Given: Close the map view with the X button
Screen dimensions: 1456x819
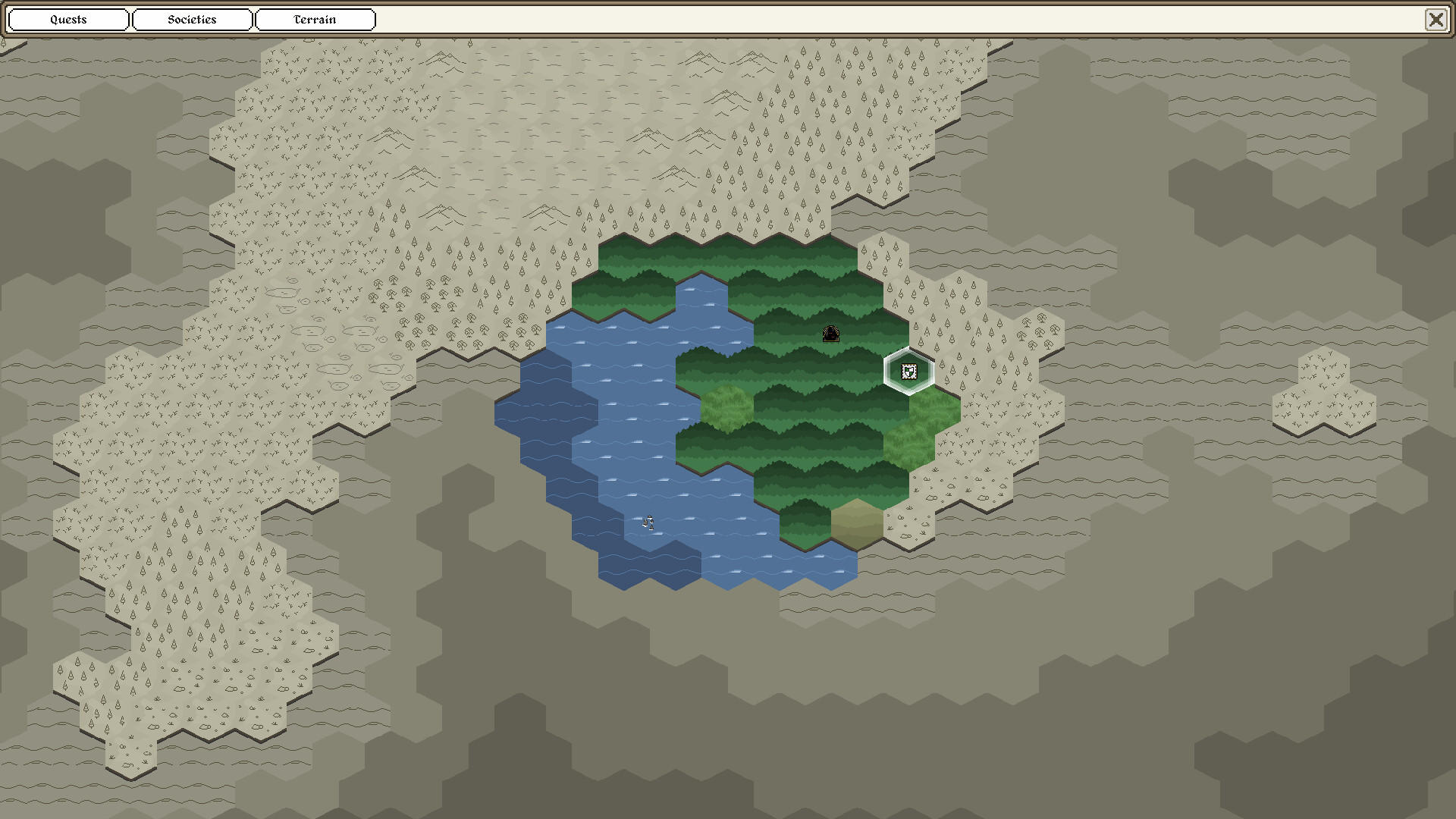Looking at the screenshot, I should [1437, 20].
